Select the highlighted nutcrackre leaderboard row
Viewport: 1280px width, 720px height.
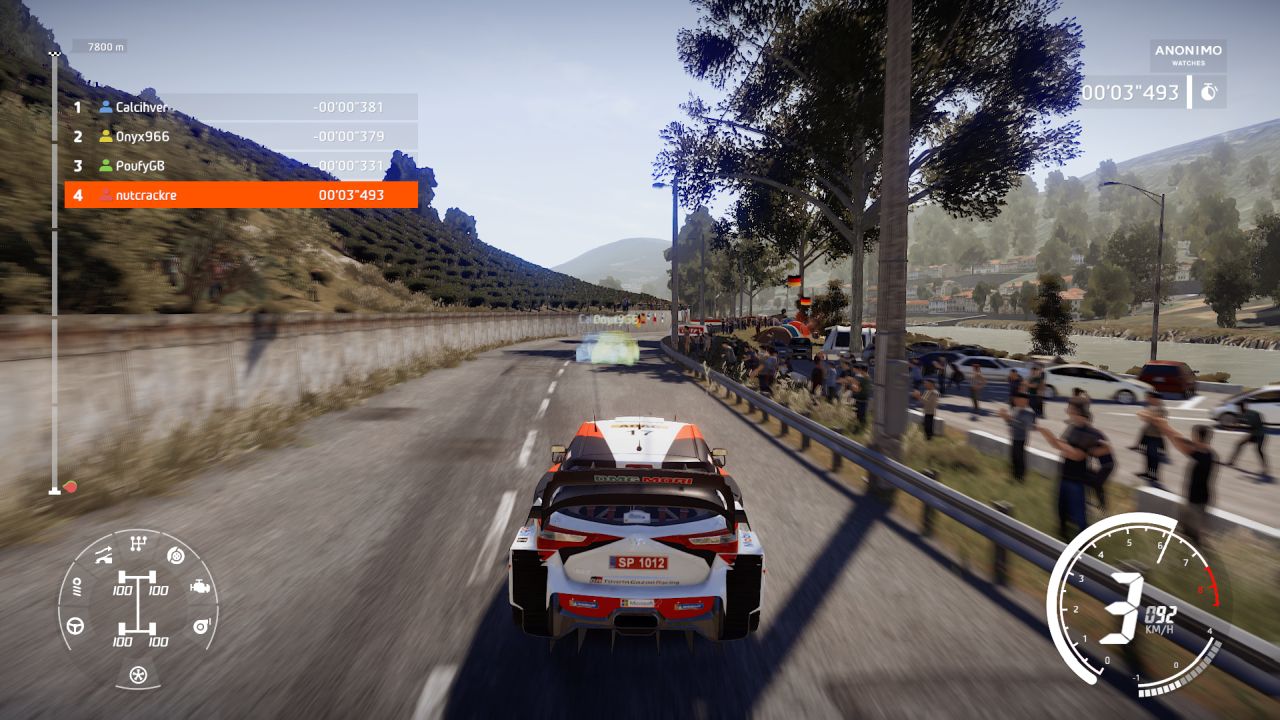[241, 195]
